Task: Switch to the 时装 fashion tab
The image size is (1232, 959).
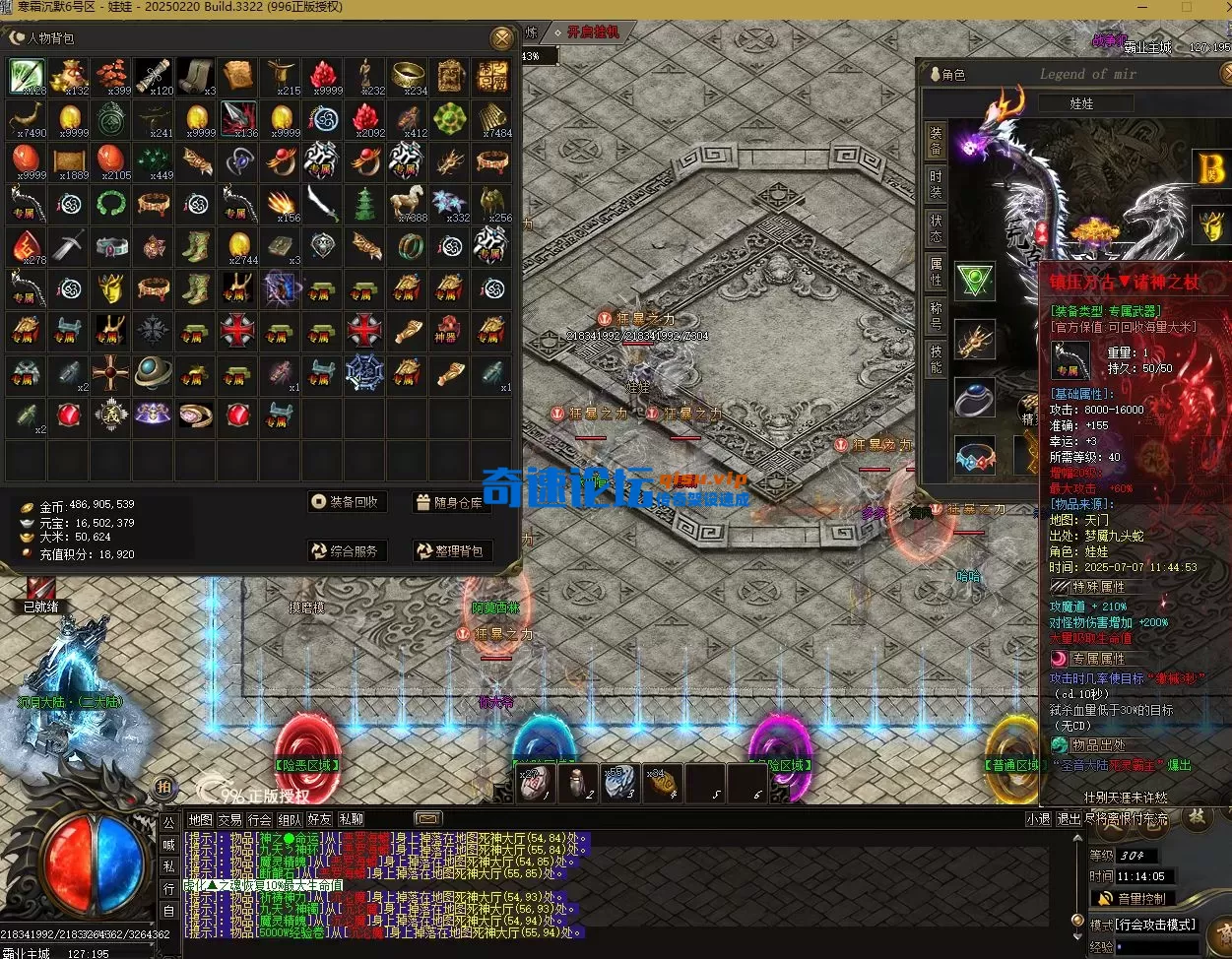Action: tap(936, 183)
